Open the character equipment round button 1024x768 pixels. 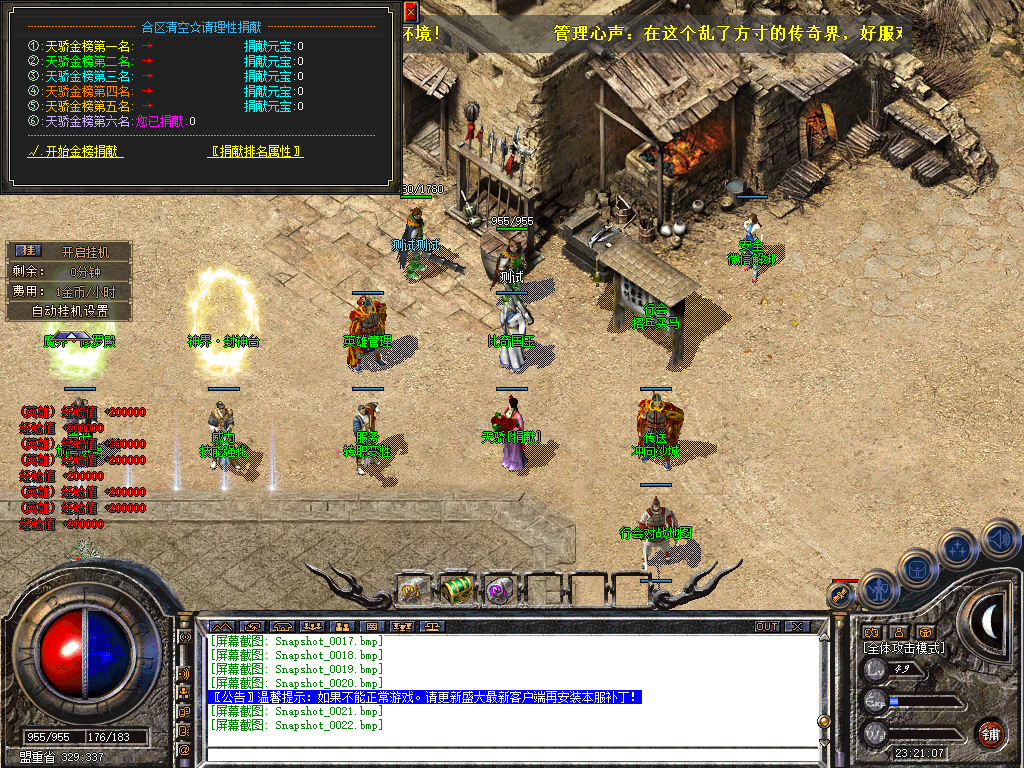pyautogui.click(x=877, y=589)
